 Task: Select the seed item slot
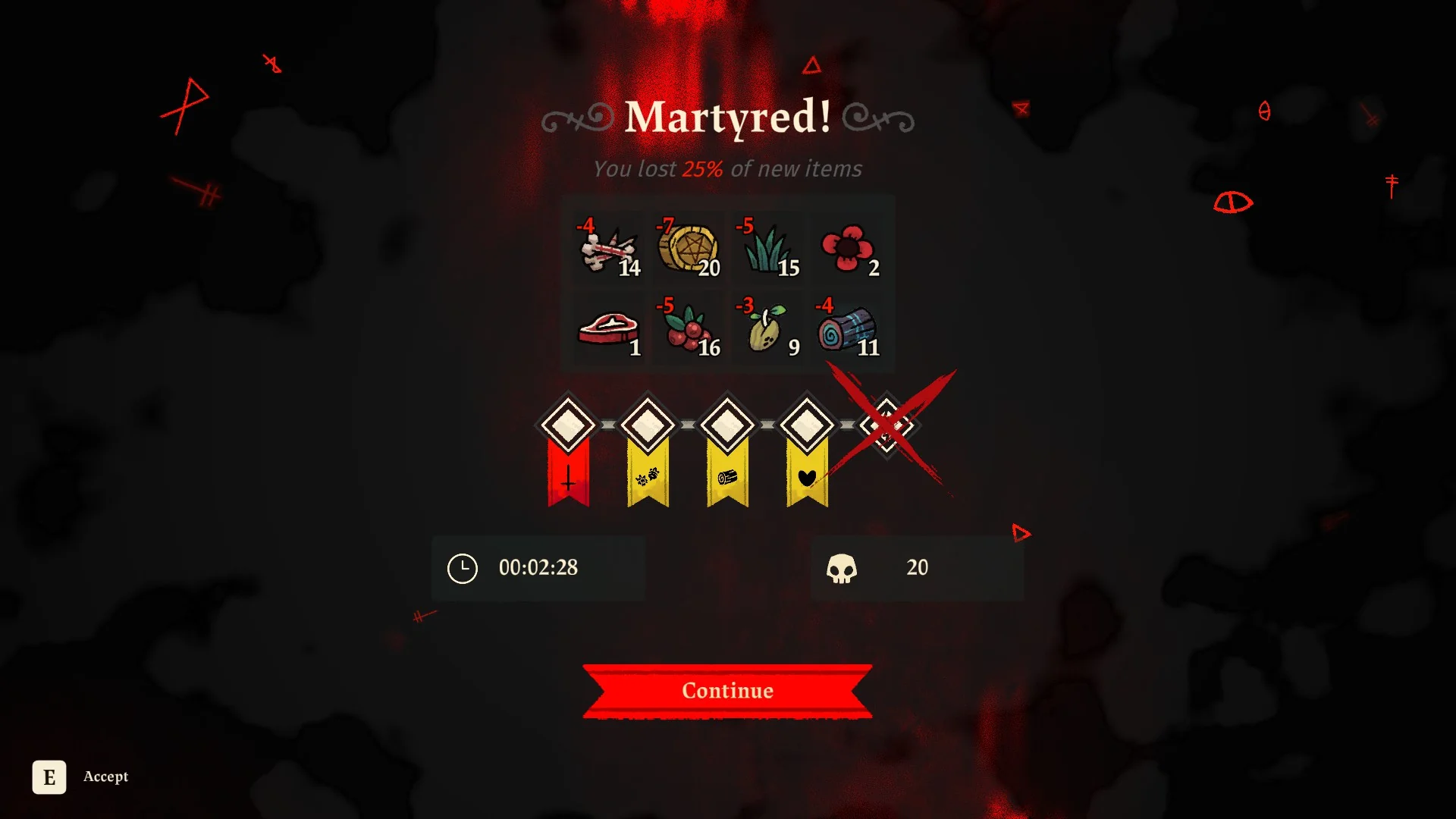pos(768,329)
